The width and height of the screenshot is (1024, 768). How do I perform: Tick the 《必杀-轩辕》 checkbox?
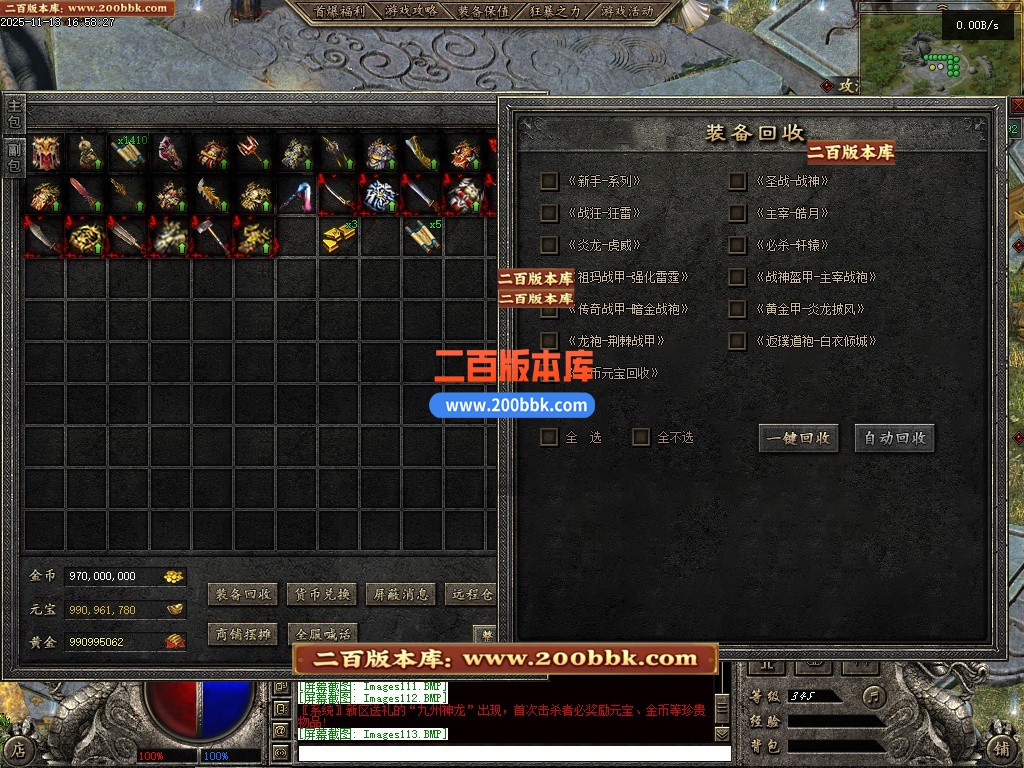click(737, 245)
